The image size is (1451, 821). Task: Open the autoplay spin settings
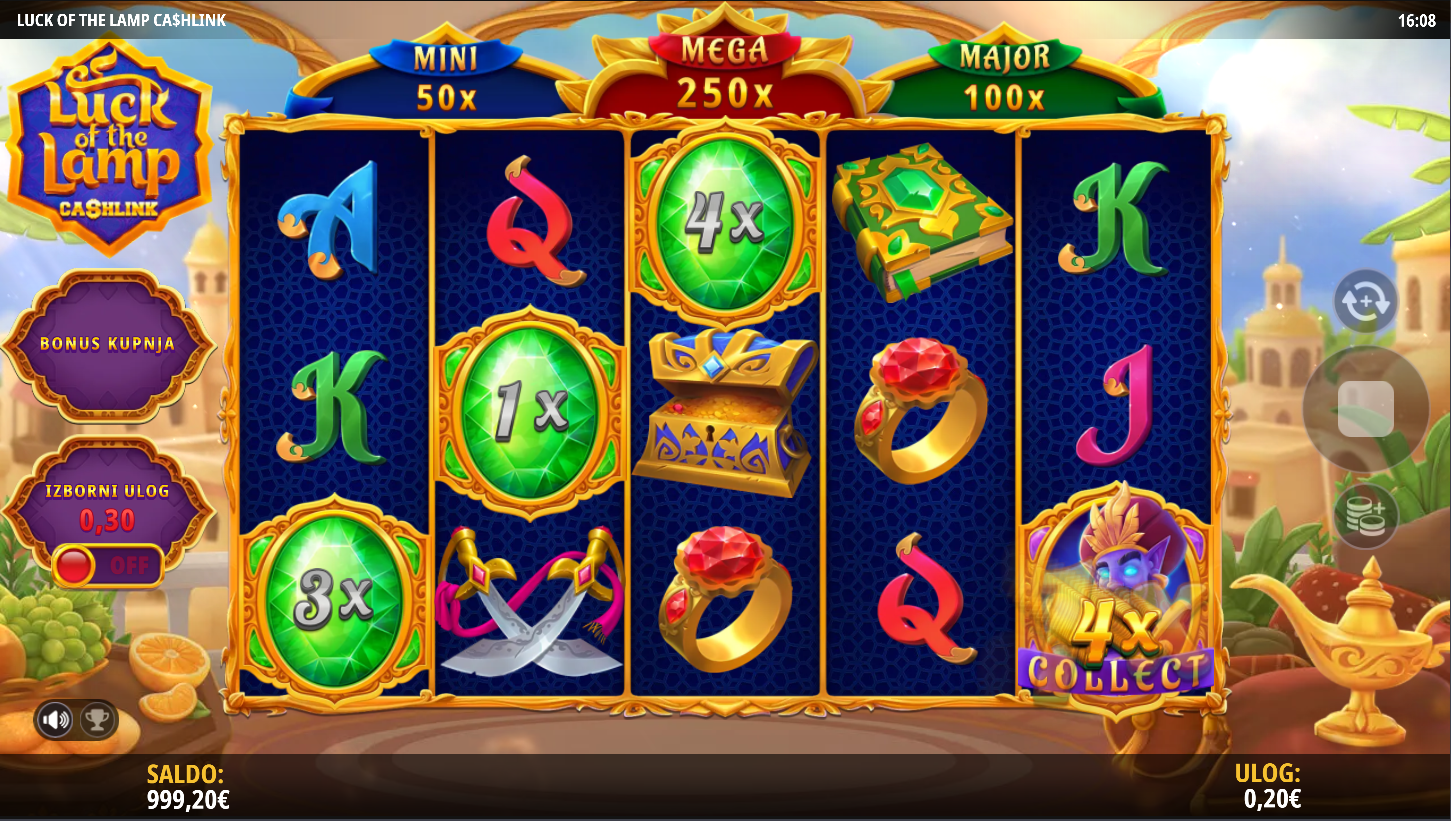1365,301
